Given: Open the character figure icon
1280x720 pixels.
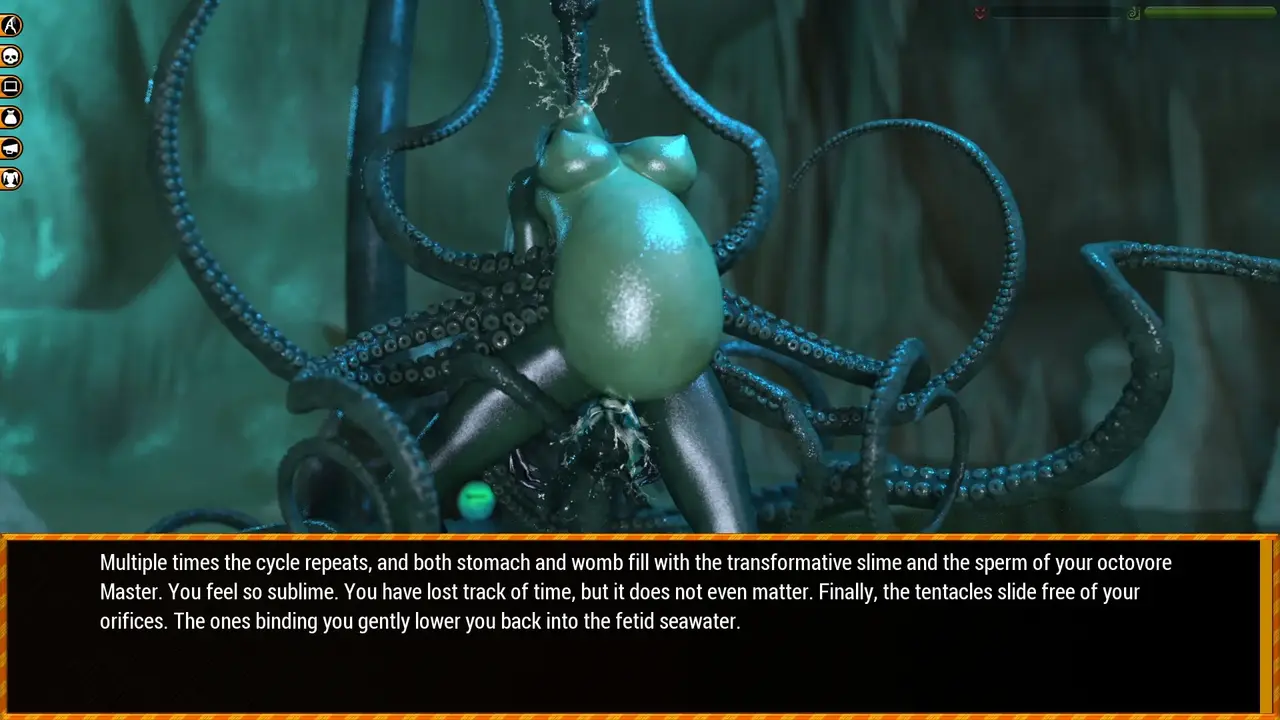Looking at the screenshot, I should coord(11,180).
